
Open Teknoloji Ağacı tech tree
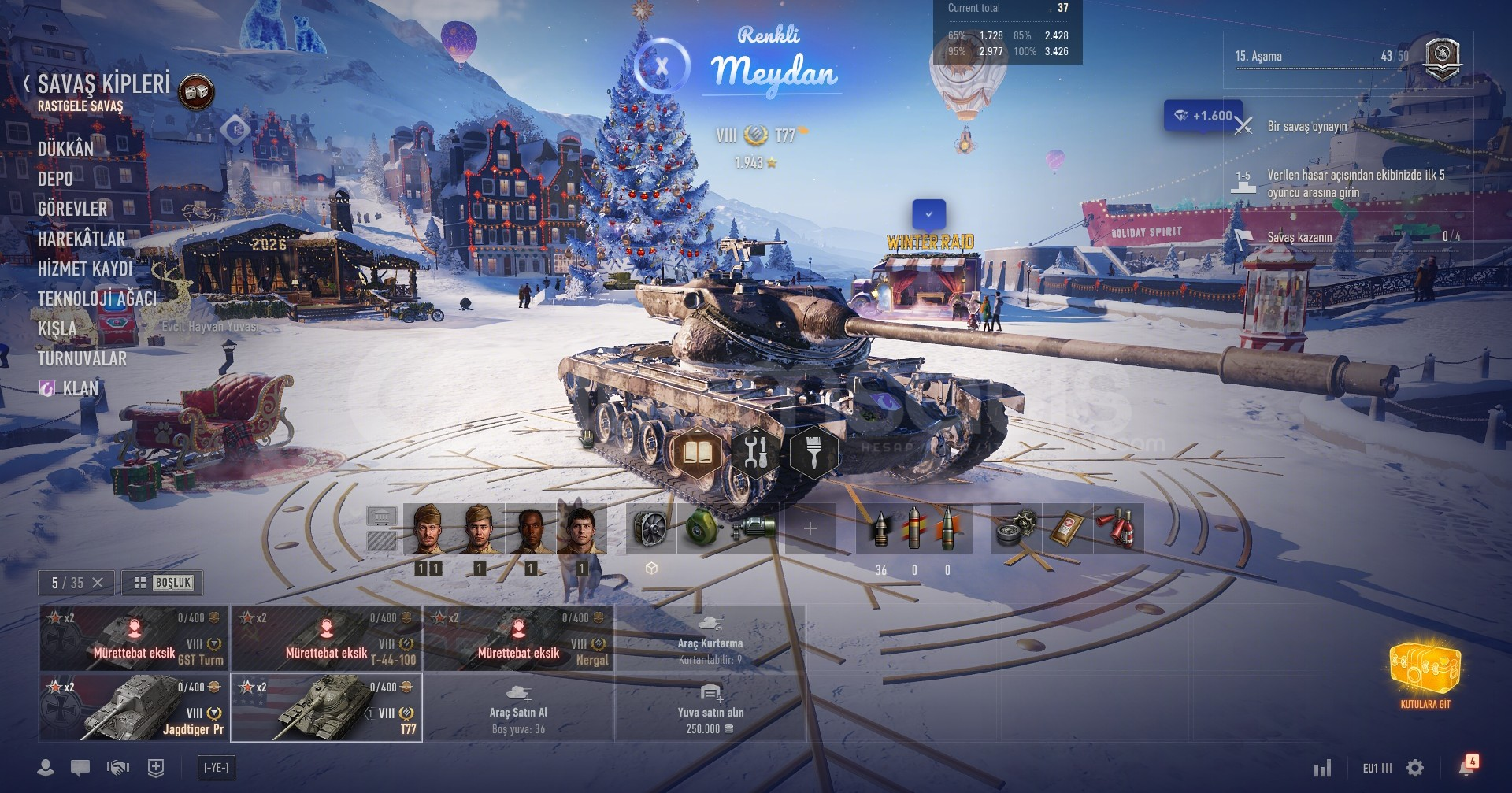[x=97, y=298]
